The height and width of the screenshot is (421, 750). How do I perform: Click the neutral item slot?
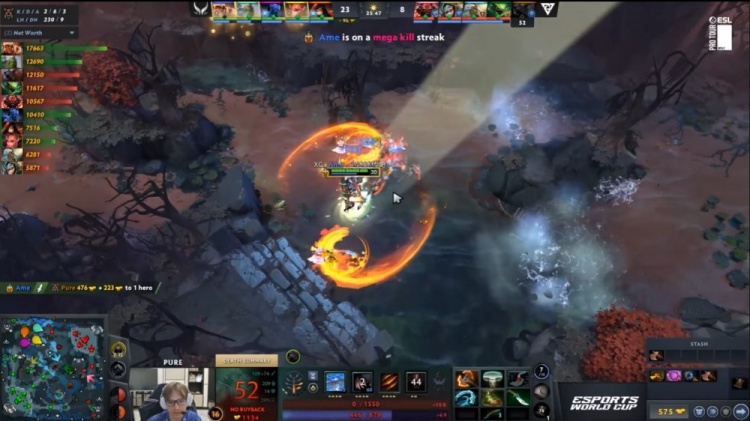point(541,391)
